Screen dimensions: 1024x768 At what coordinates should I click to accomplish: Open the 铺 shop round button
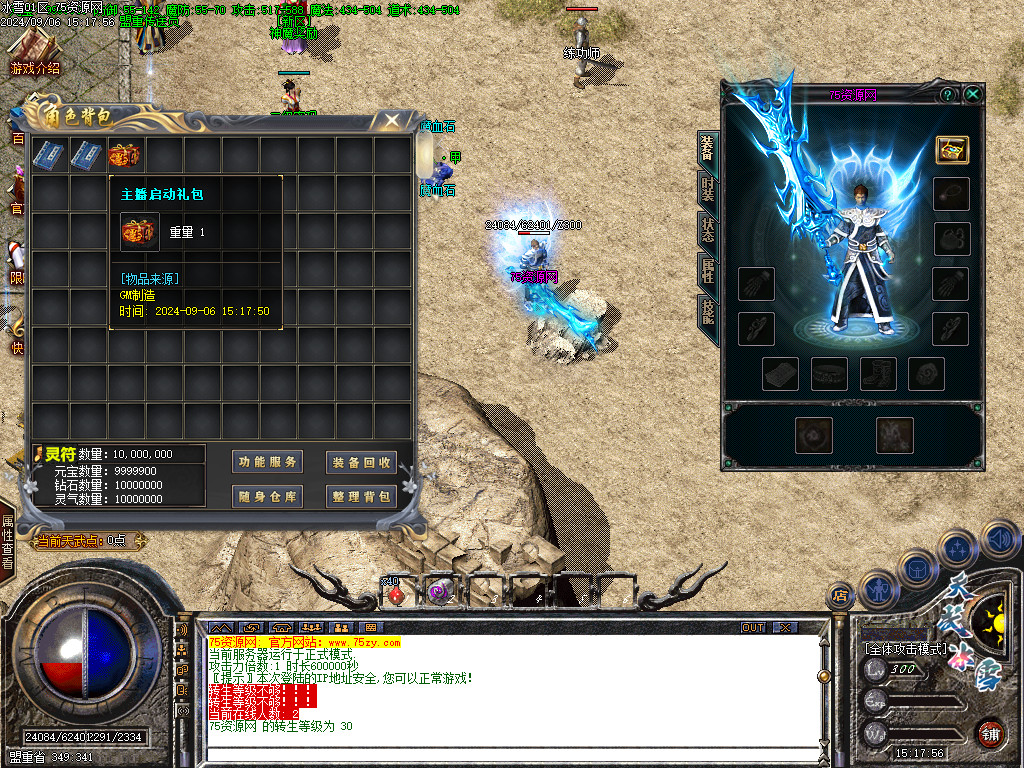pos(990,733)
